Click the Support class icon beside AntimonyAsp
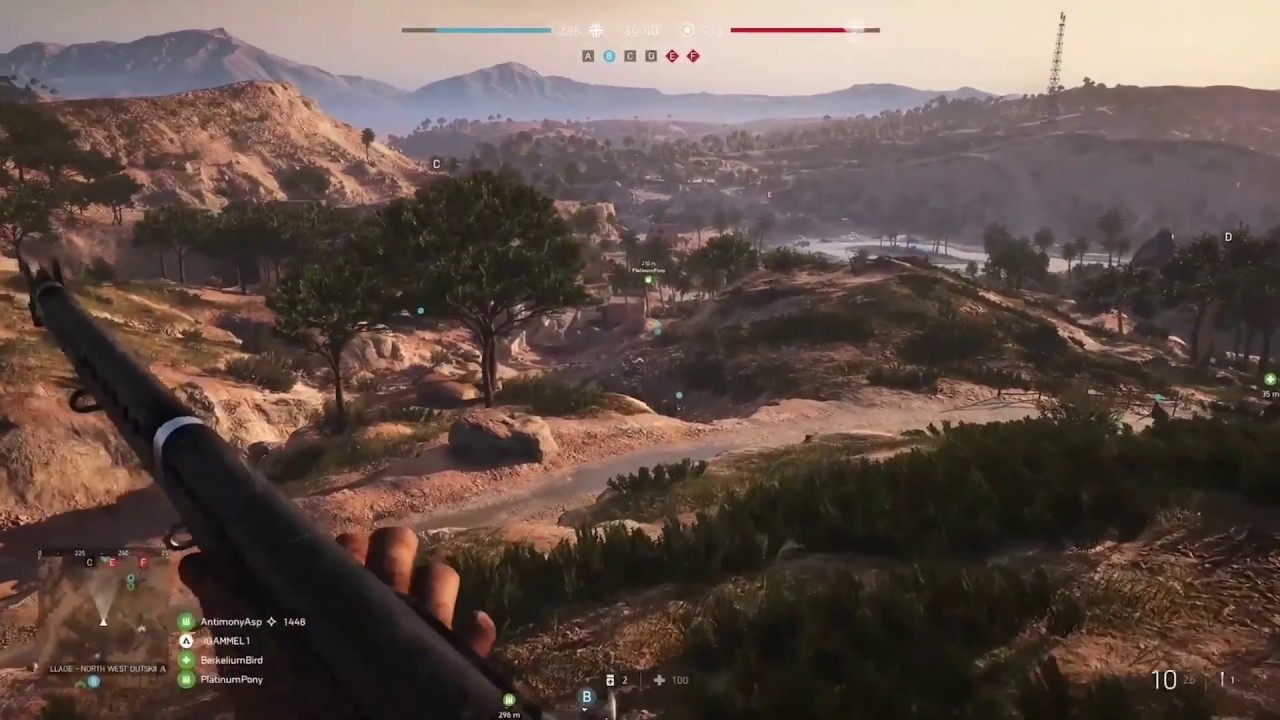 coord(185,621)
